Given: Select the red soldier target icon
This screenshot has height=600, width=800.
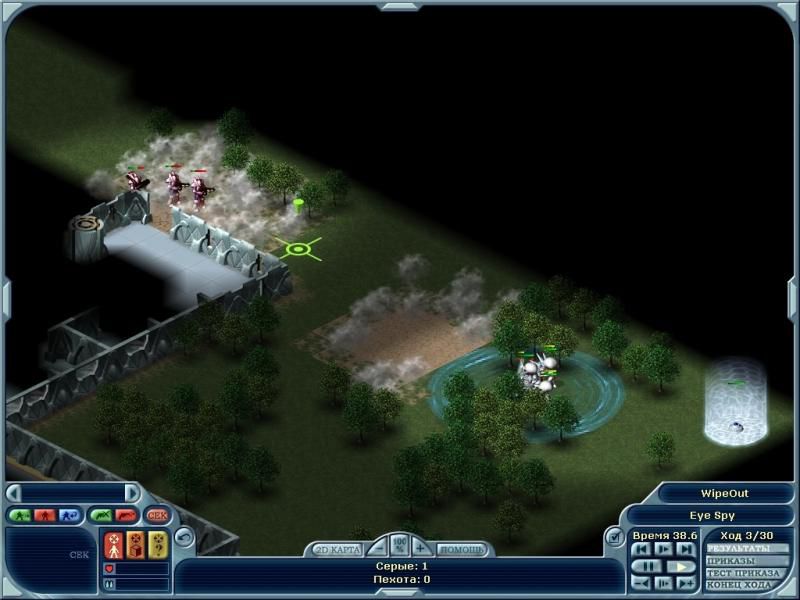Looking at the screenshot, I should pyautogui.click(x=114, y=545).
